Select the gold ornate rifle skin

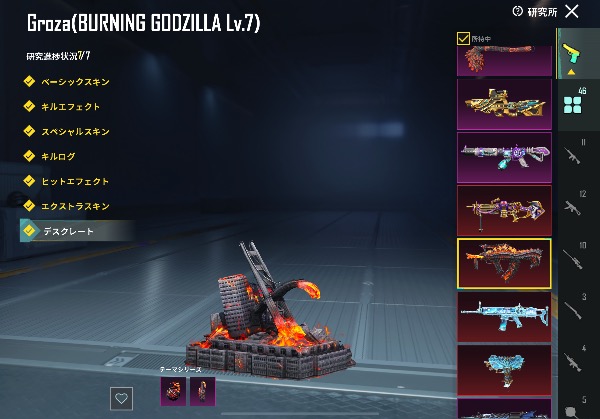coord(504,104)
